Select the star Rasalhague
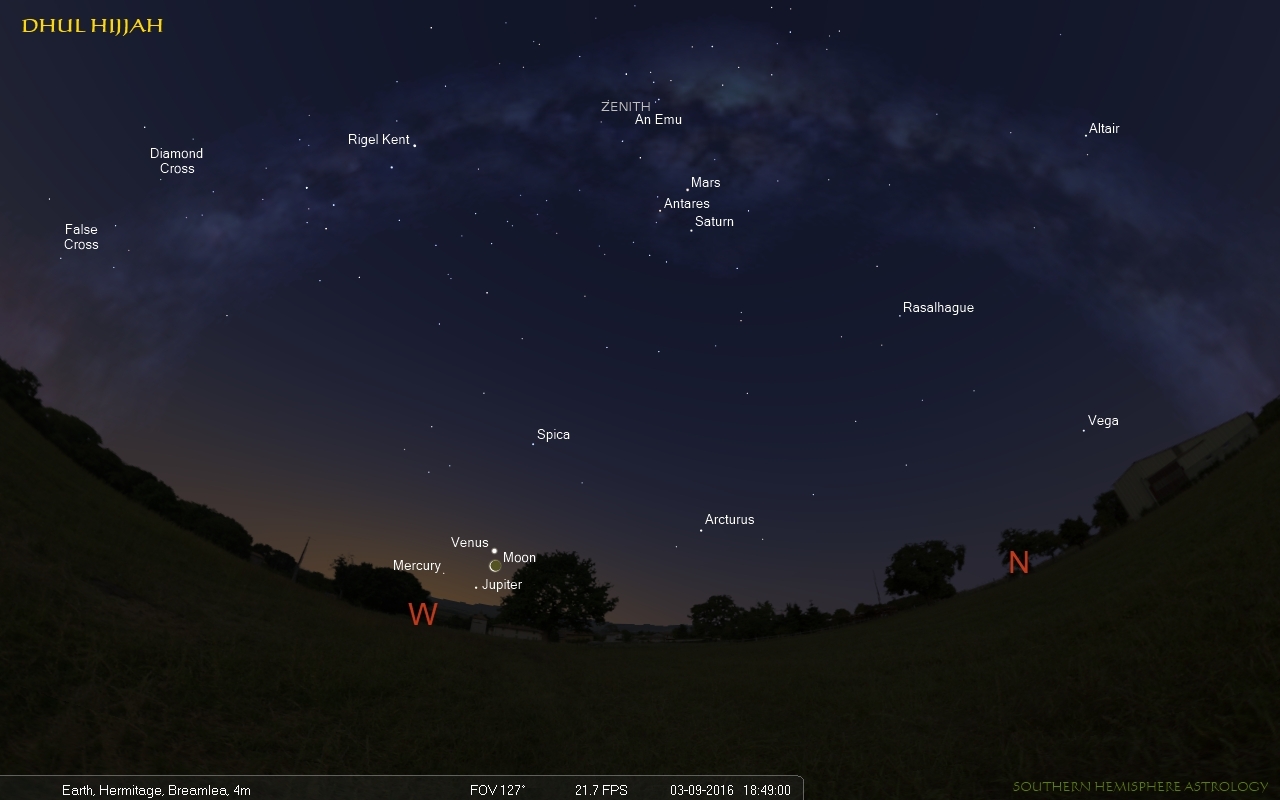 click(x=900, y=315)
